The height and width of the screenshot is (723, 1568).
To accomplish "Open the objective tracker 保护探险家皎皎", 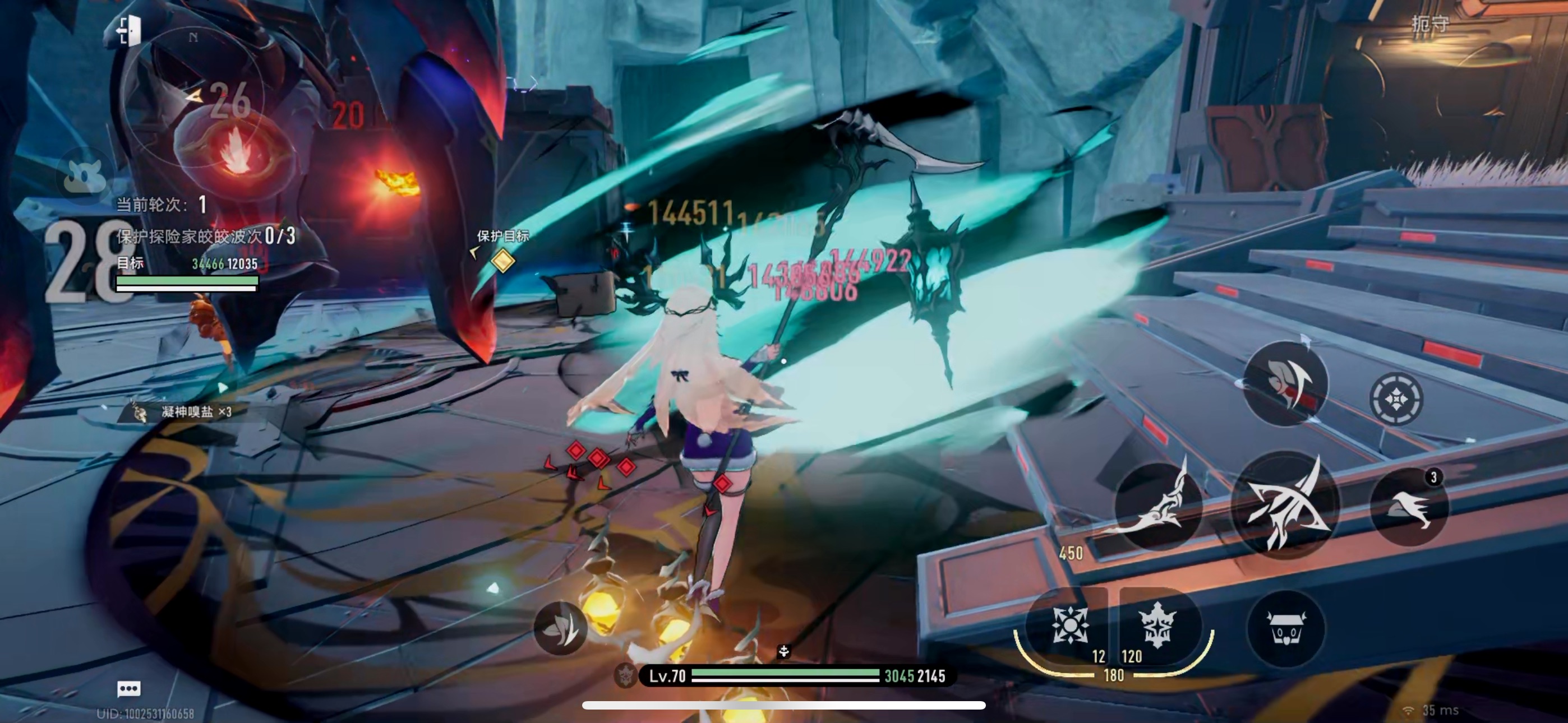I will click(206, 235).
